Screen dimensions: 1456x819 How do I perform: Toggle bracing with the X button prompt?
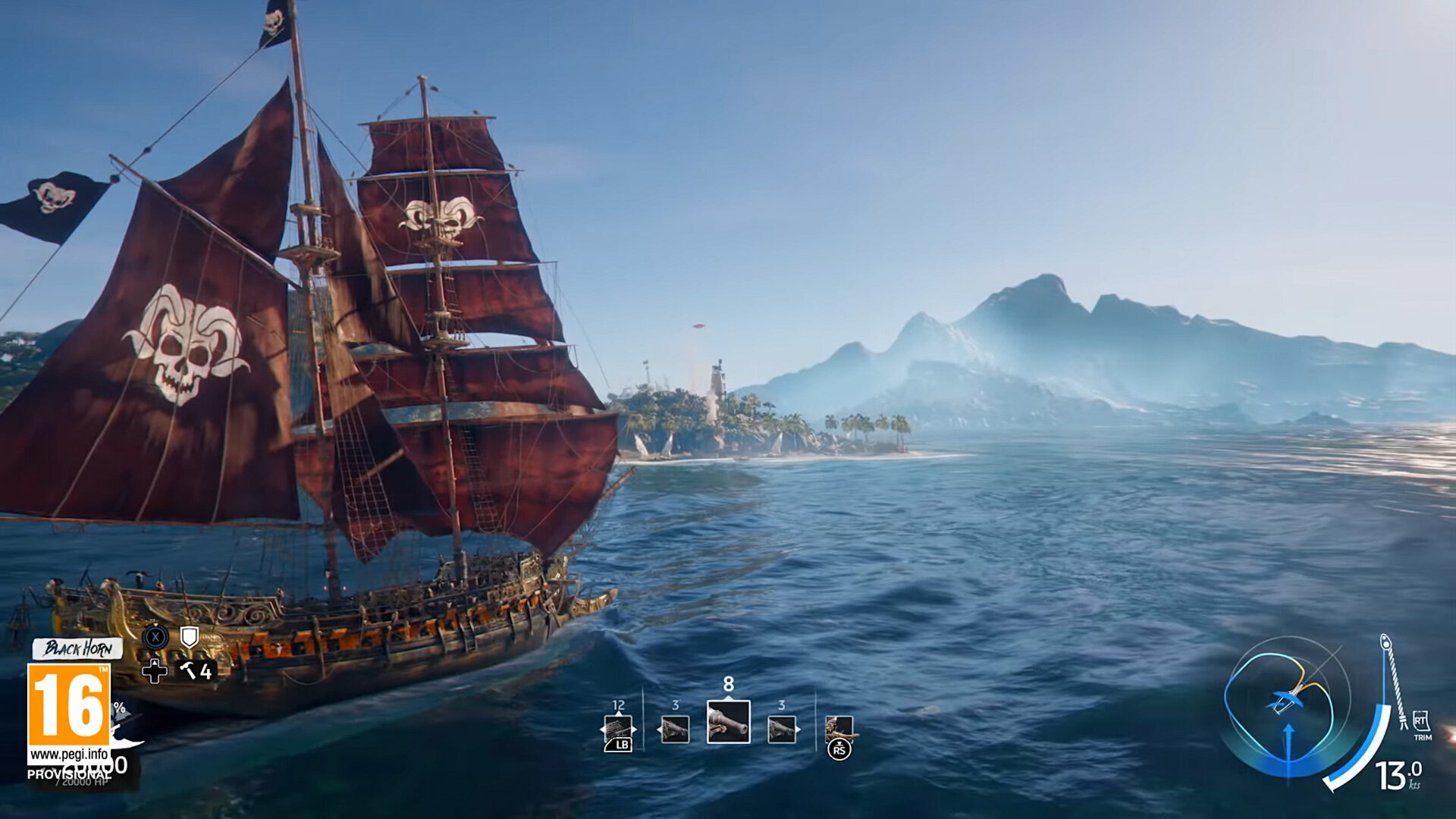point(156,639)
